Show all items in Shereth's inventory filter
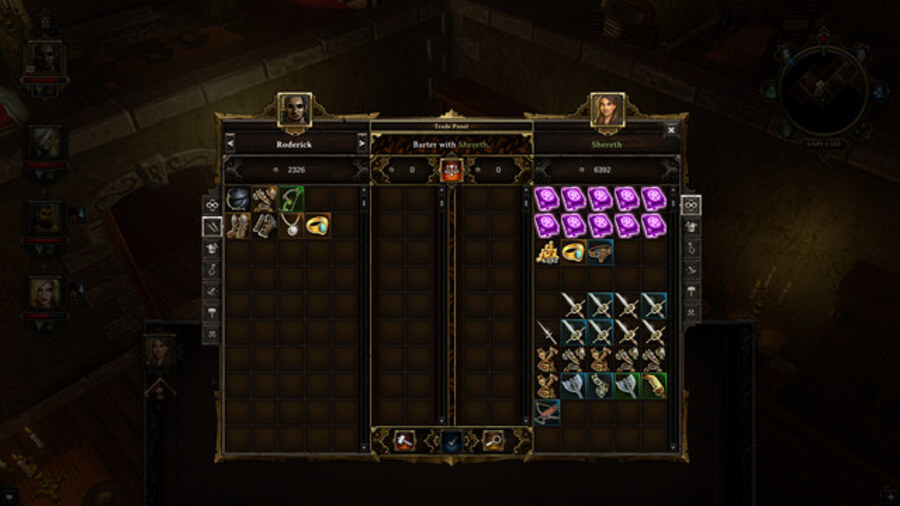 point(692,205)
